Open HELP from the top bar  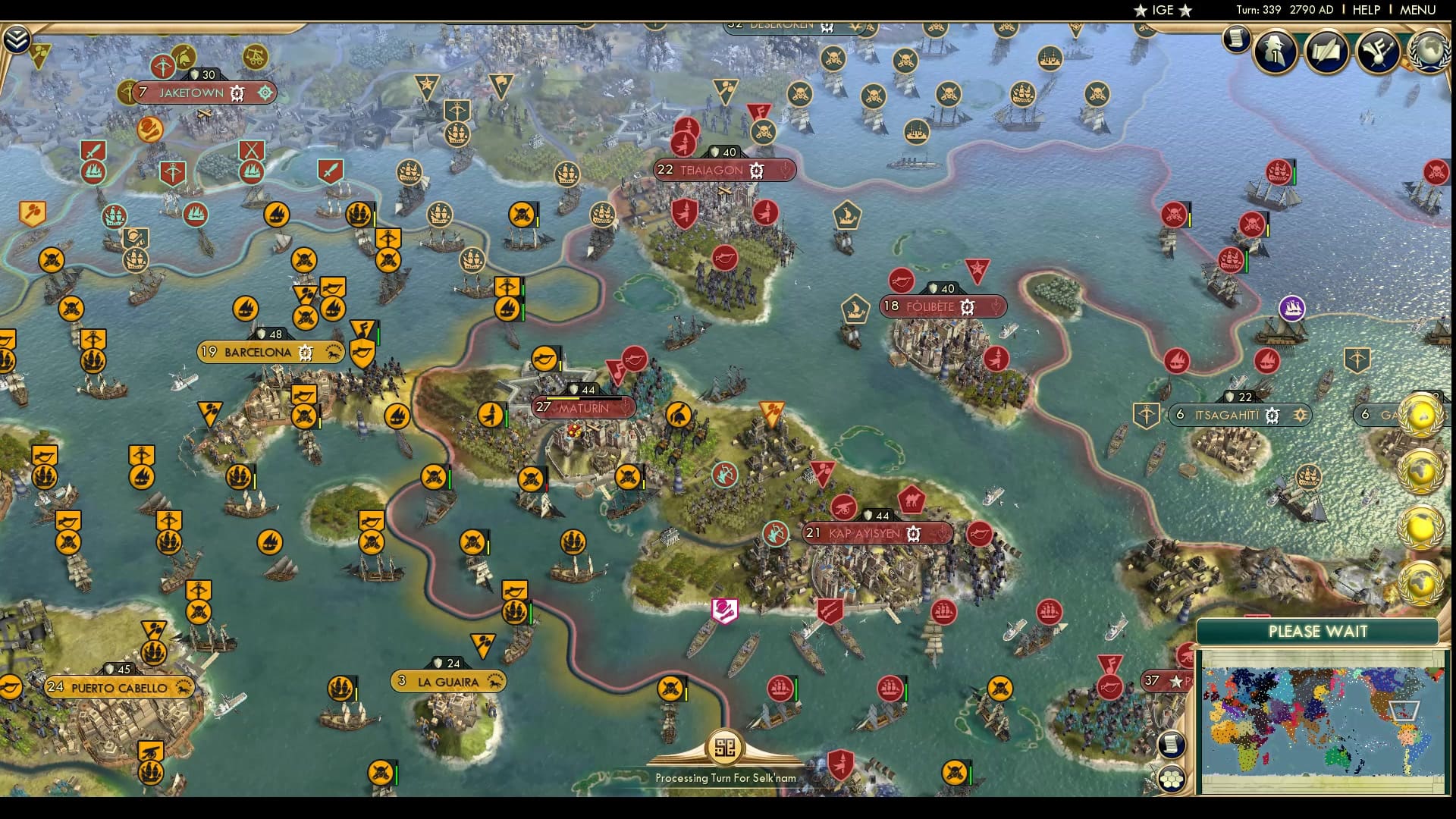point(1365,11)
